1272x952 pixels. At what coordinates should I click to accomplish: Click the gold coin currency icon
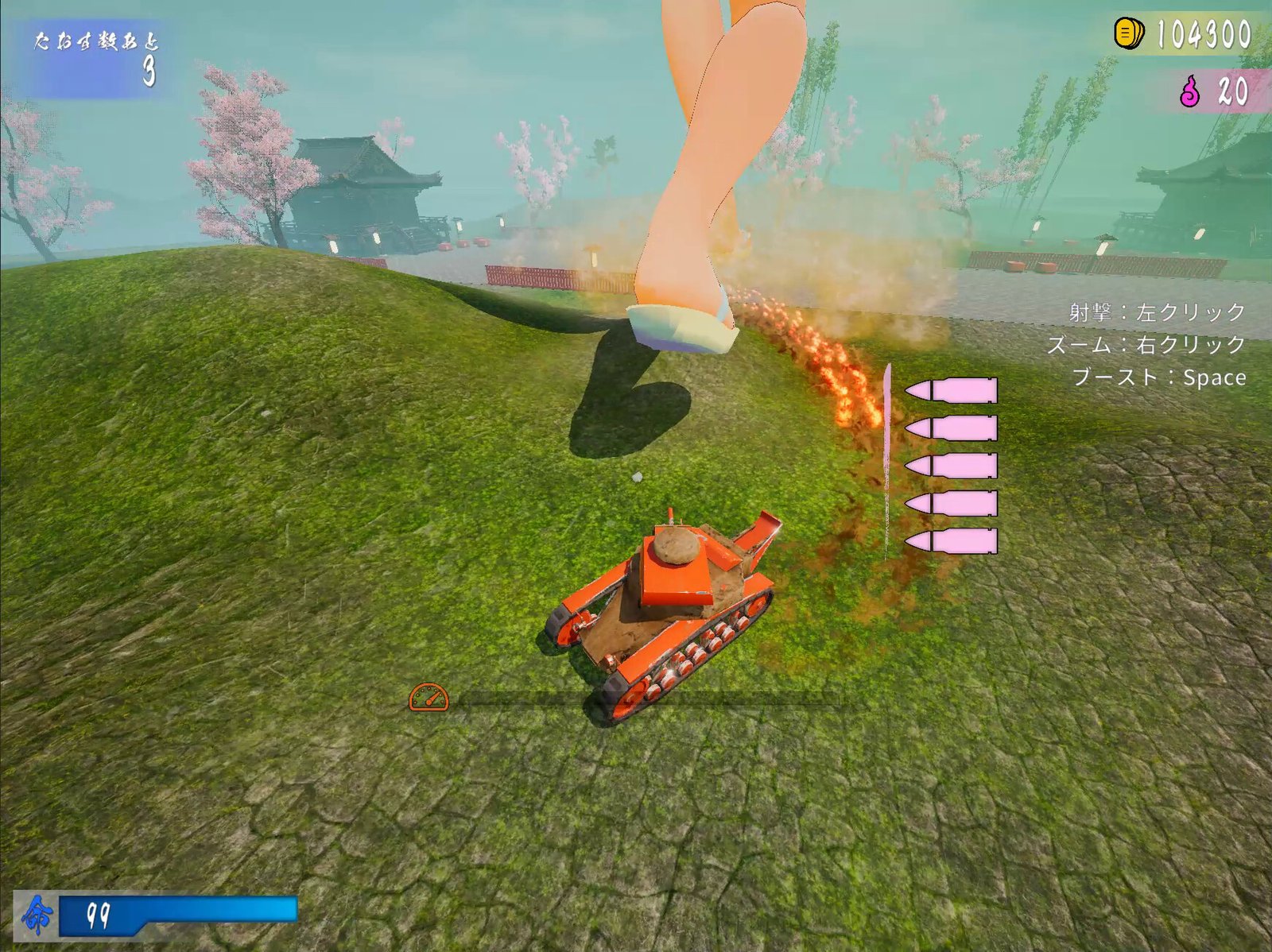point(1128,33)
